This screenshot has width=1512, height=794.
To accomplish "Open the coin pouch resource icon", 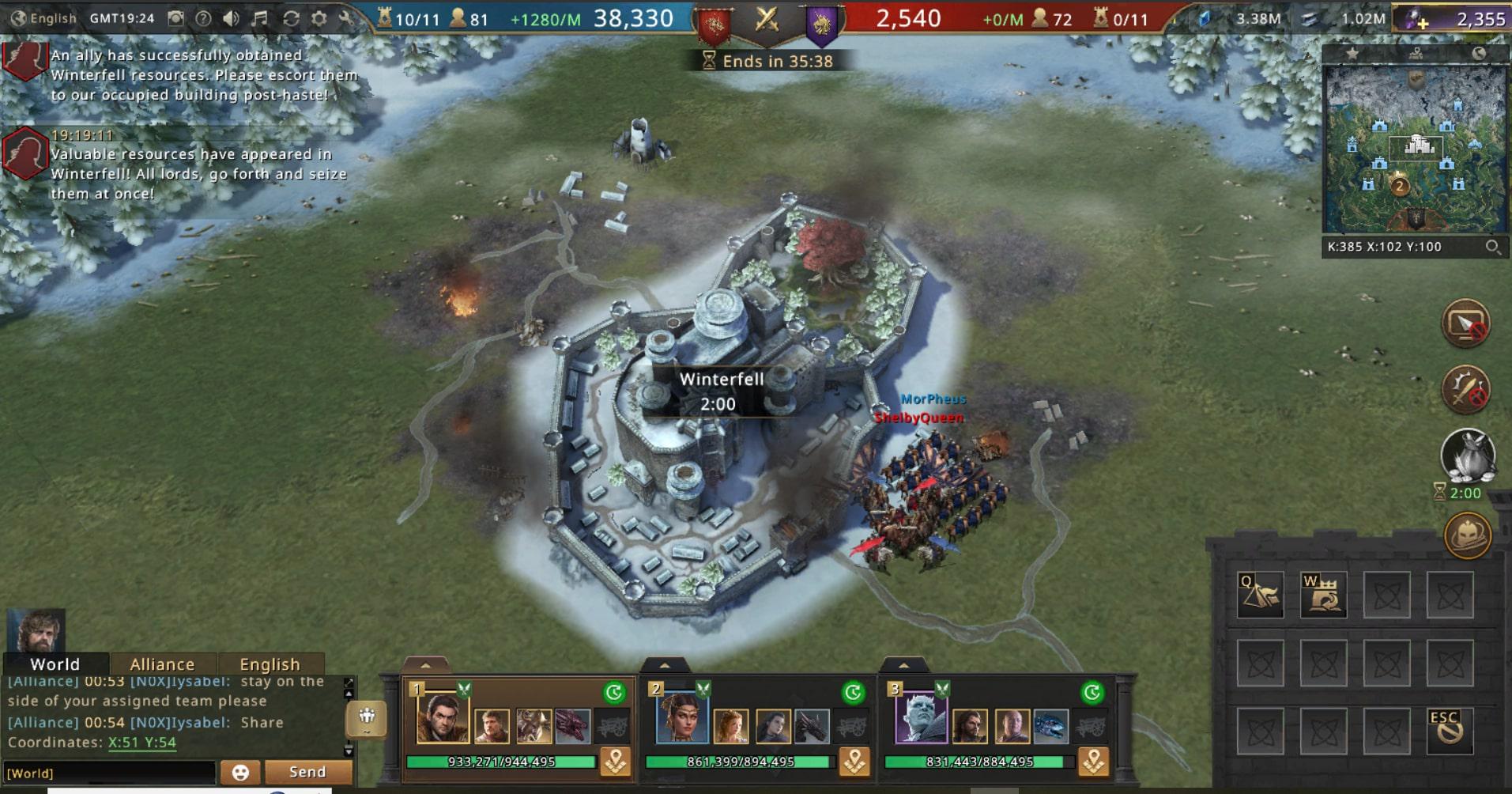I will [1467, 457].
